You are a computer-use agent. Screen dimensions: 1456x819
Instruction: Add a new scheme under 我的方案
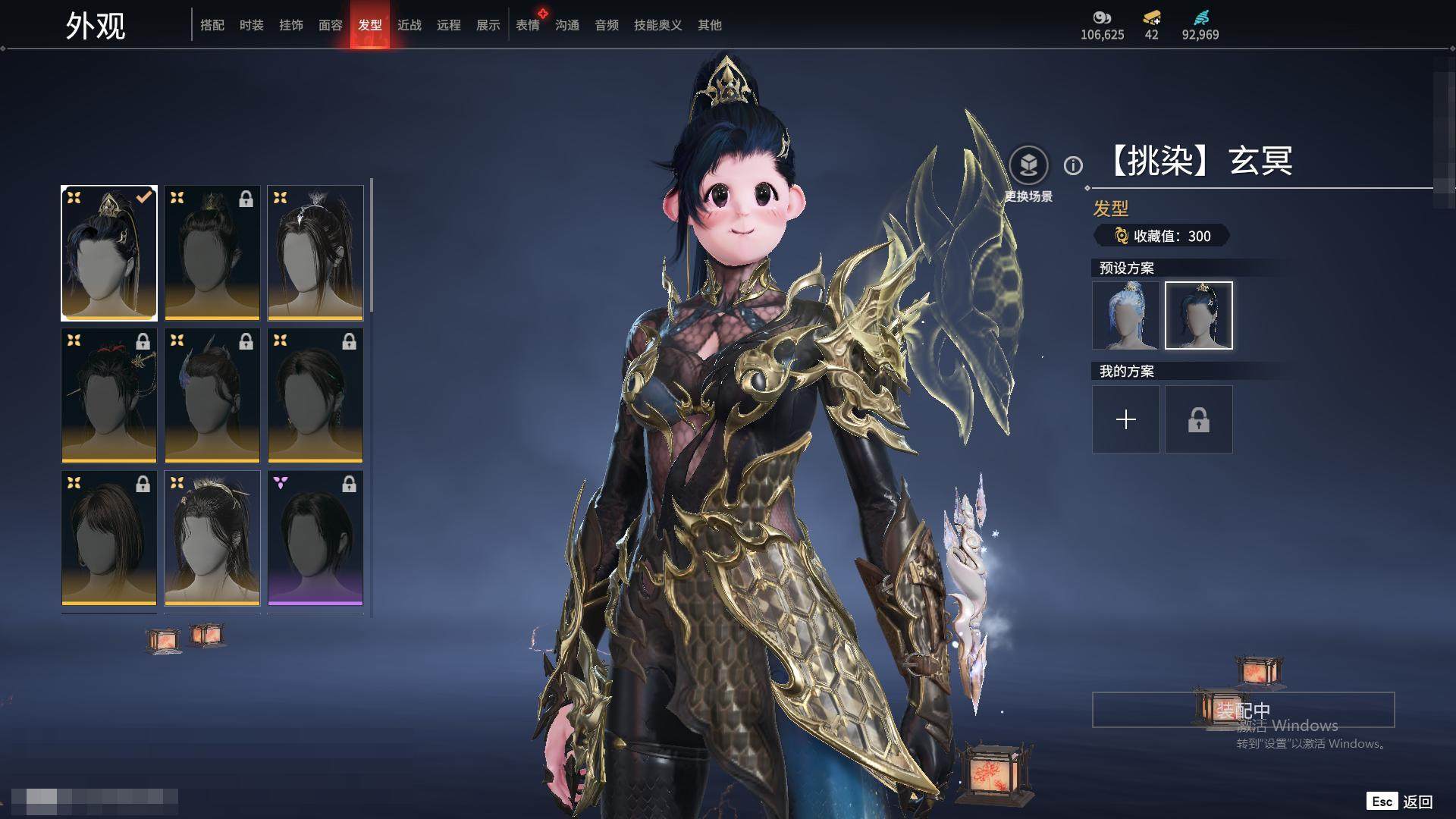[1126, 419]
